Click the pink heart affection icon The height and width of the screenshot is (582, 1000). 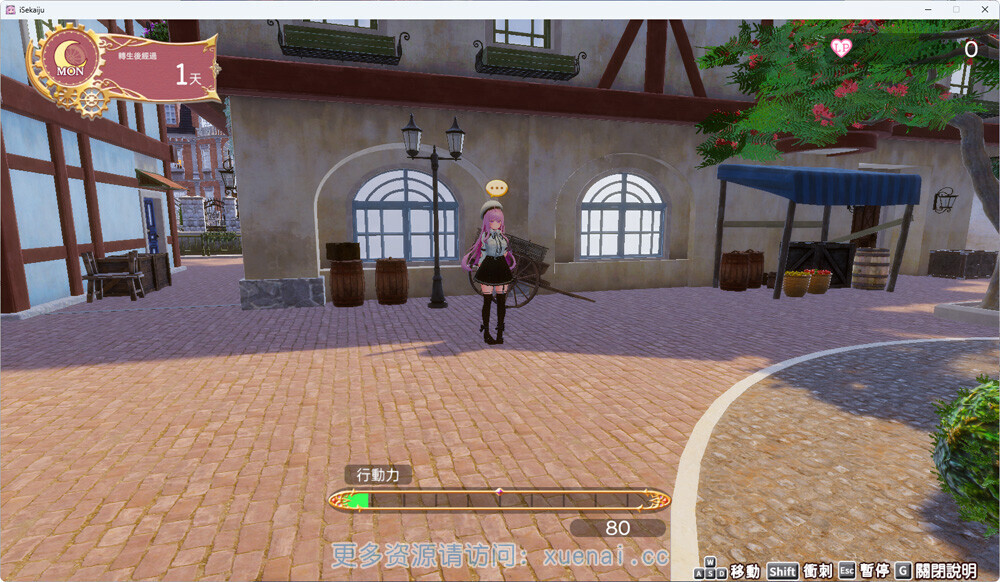(x=842, y=47)
